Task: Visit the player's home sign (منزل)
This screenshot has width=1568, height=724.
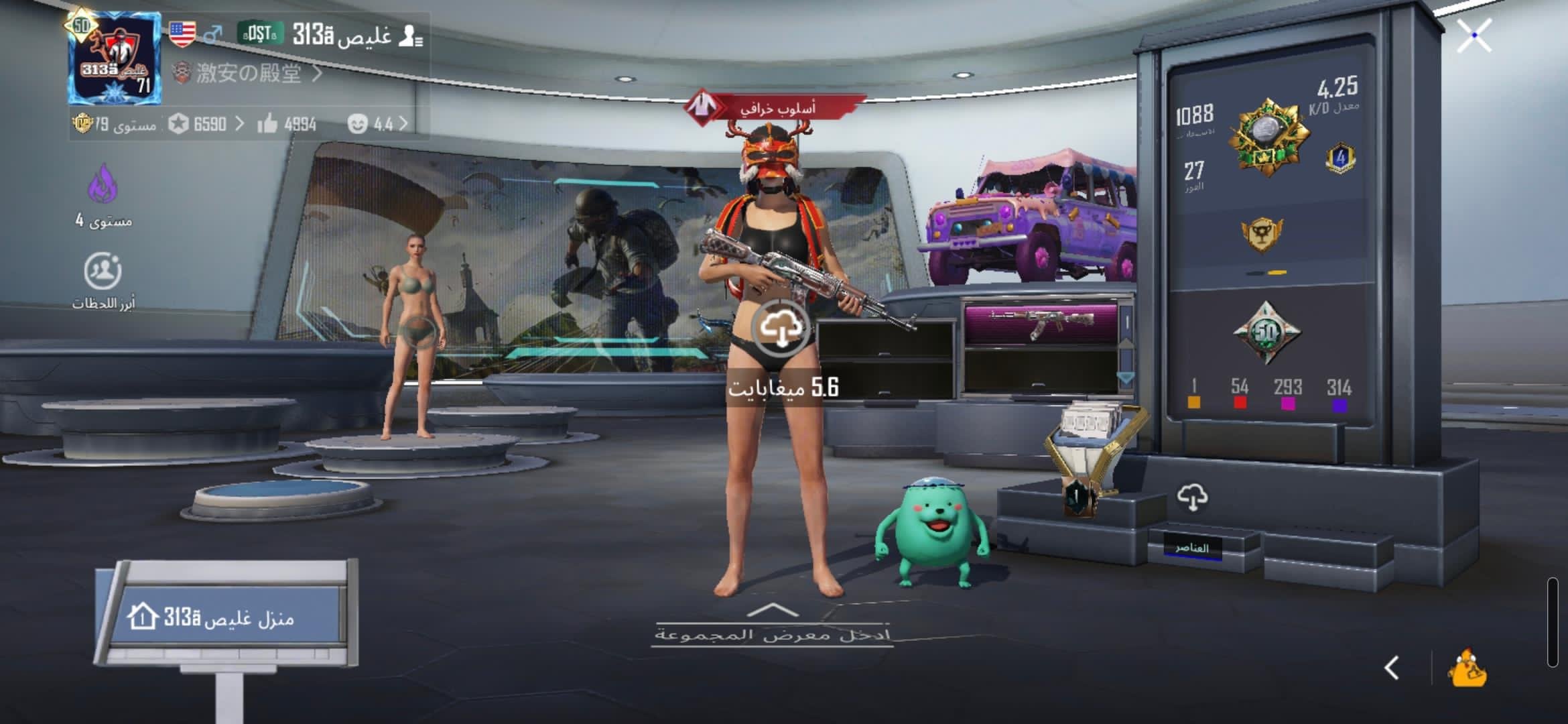Action: [x=228, y=617]
